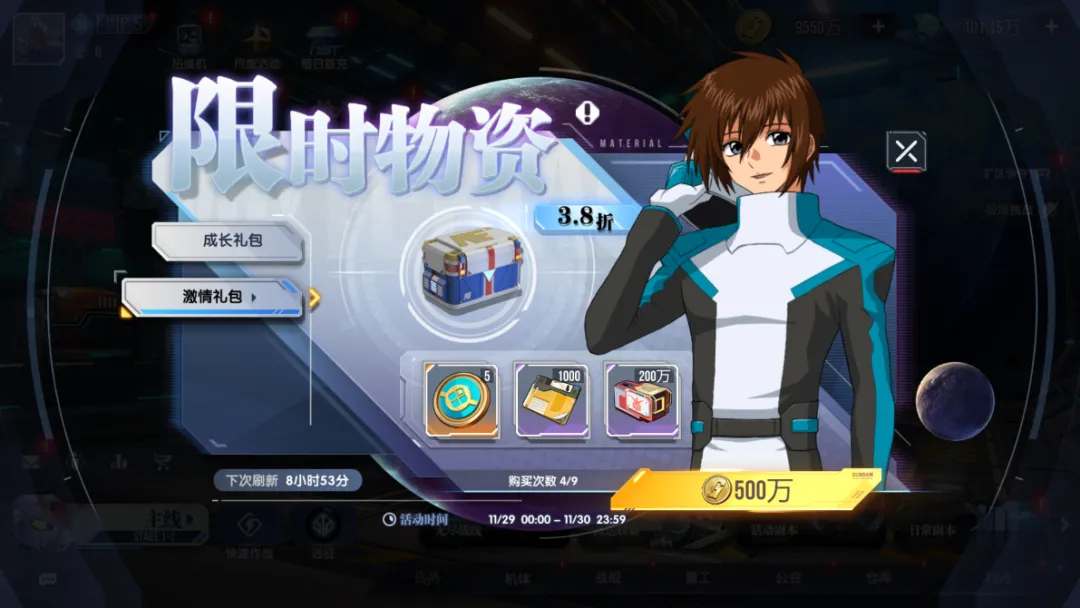
Task: Switch to the 成长礼包 tab
Action: pyautogui.click(x=227, y=241)
